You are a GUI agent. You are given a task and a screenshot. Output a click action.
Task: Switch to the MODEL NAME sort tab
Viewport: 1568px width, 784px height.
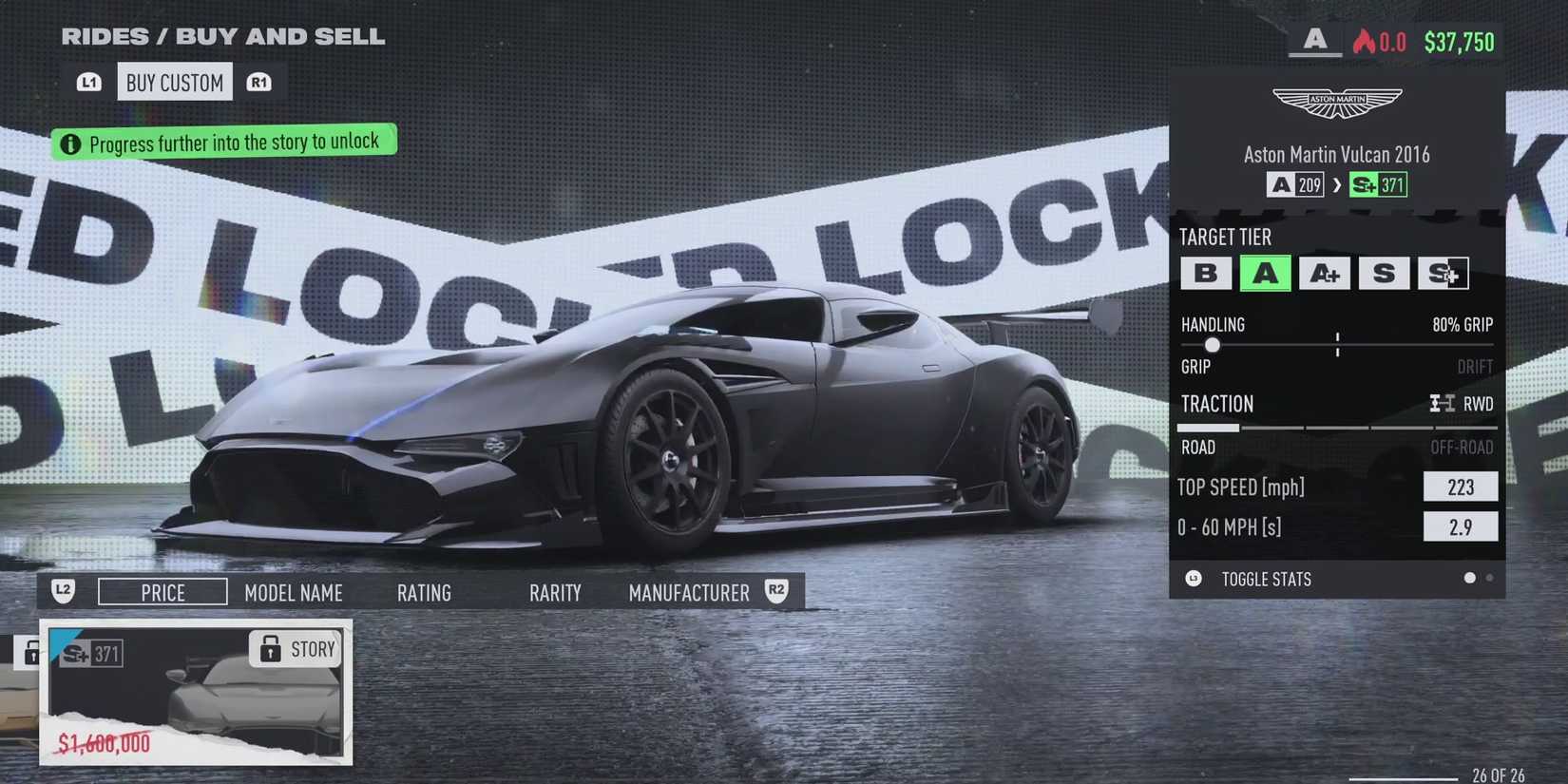[x=294, y=592]
